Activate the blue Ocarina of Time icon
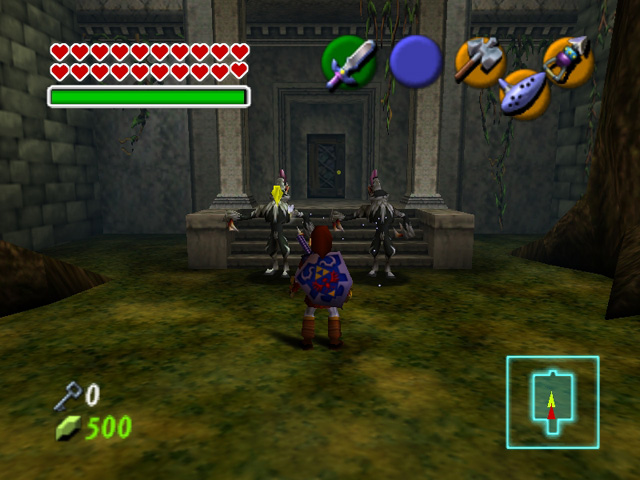 (522, 94)
